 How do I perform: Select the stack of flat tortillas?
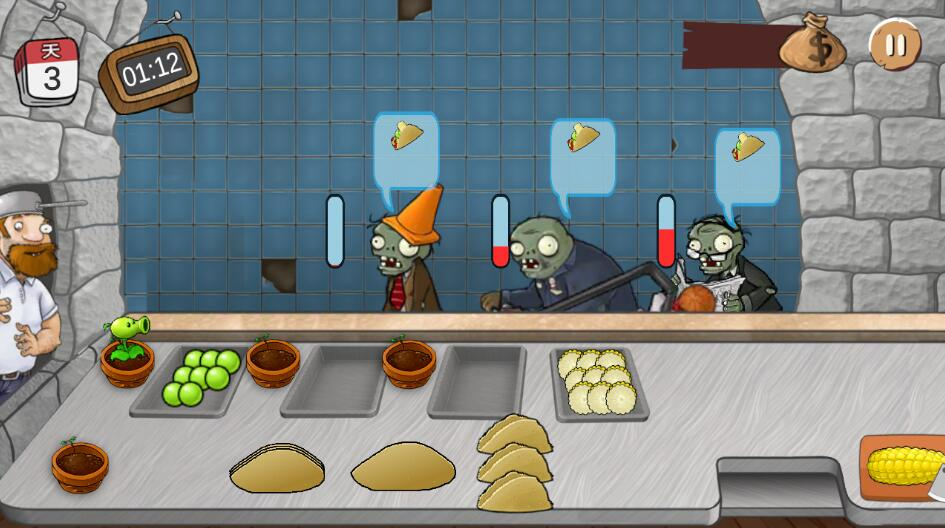278,467
